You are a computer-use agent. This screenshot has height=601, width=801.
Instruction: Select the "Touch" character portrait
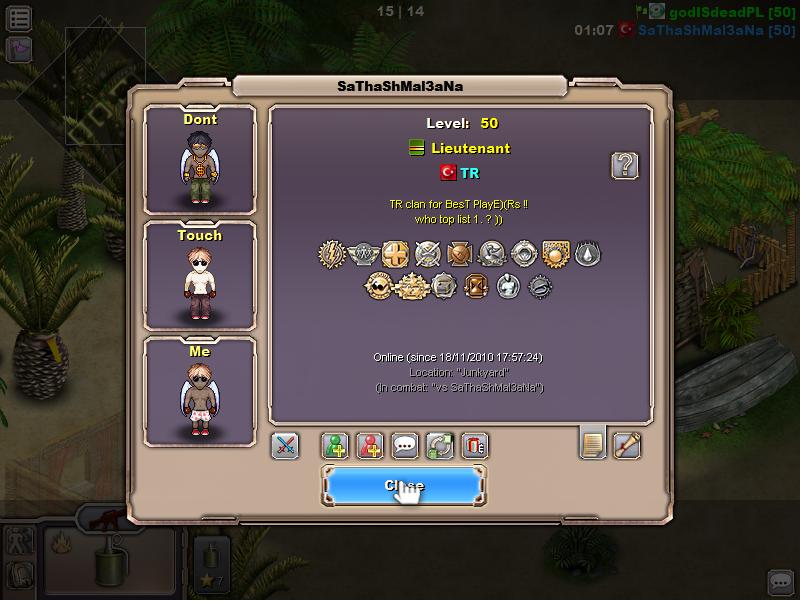(200, 276)
